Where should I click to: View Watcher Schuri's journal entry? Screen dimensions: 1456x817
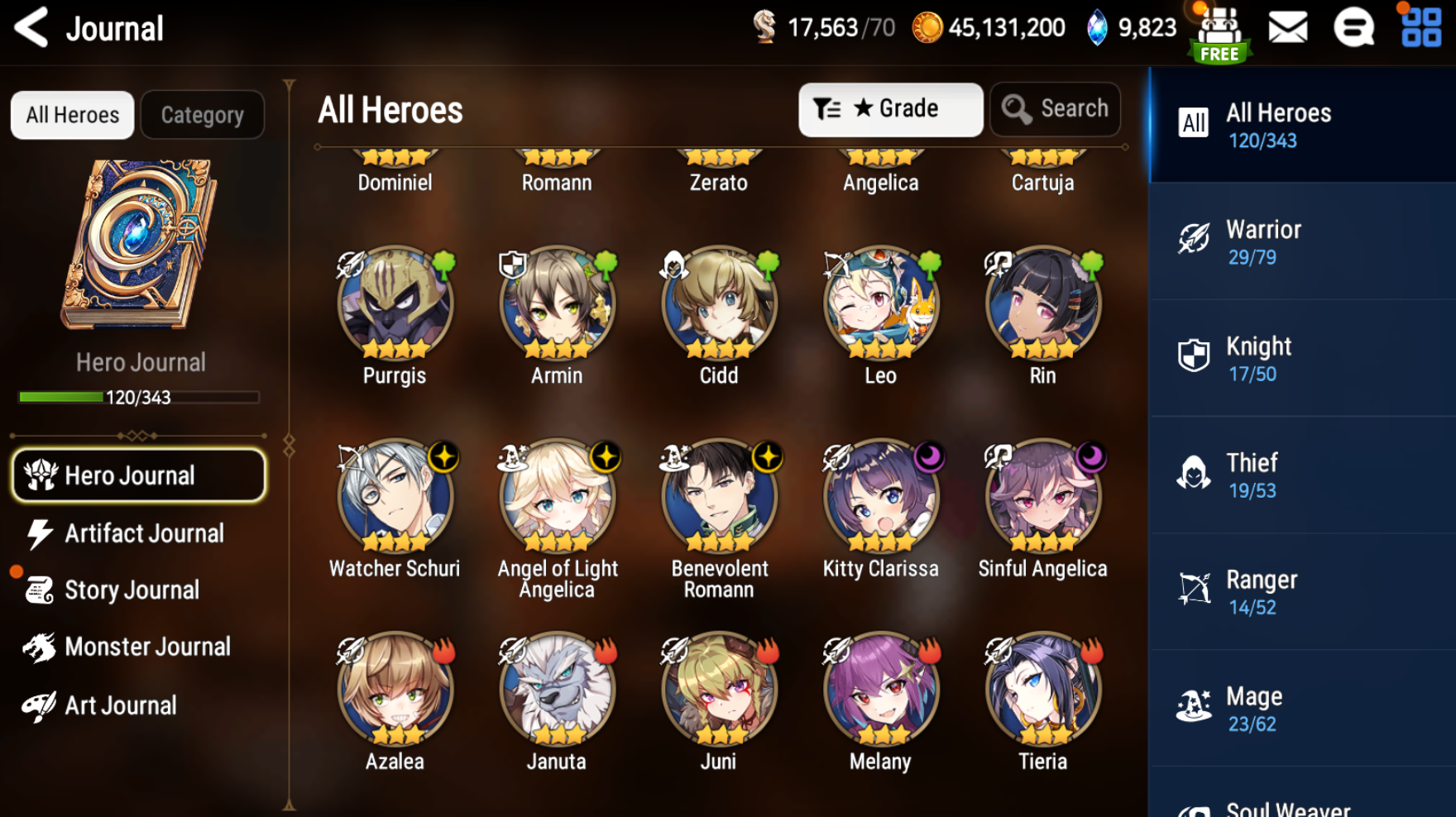click(x=395, y=498)
